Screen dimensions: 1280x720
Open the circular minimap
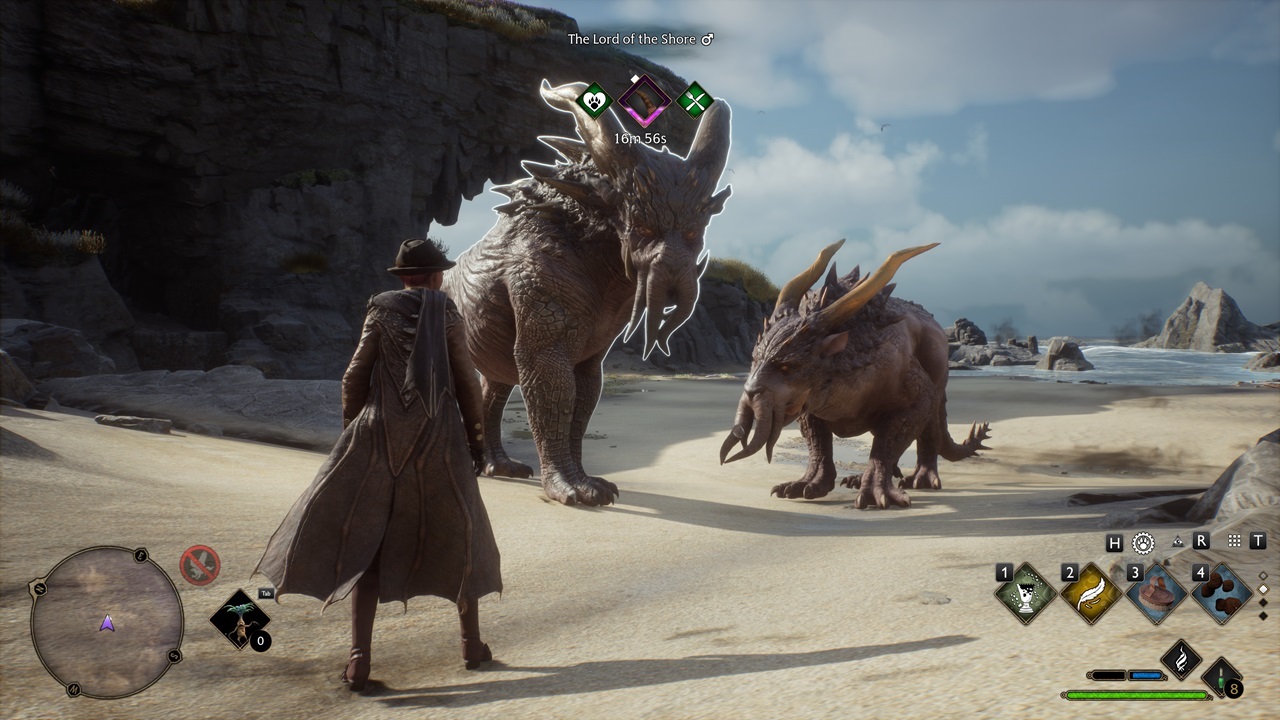tap(107, 621)
